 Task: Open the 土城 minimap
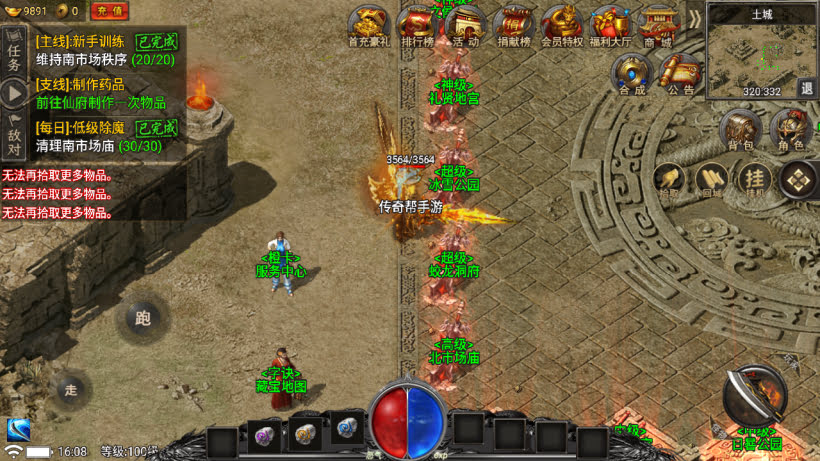click(x=760, y=55)
